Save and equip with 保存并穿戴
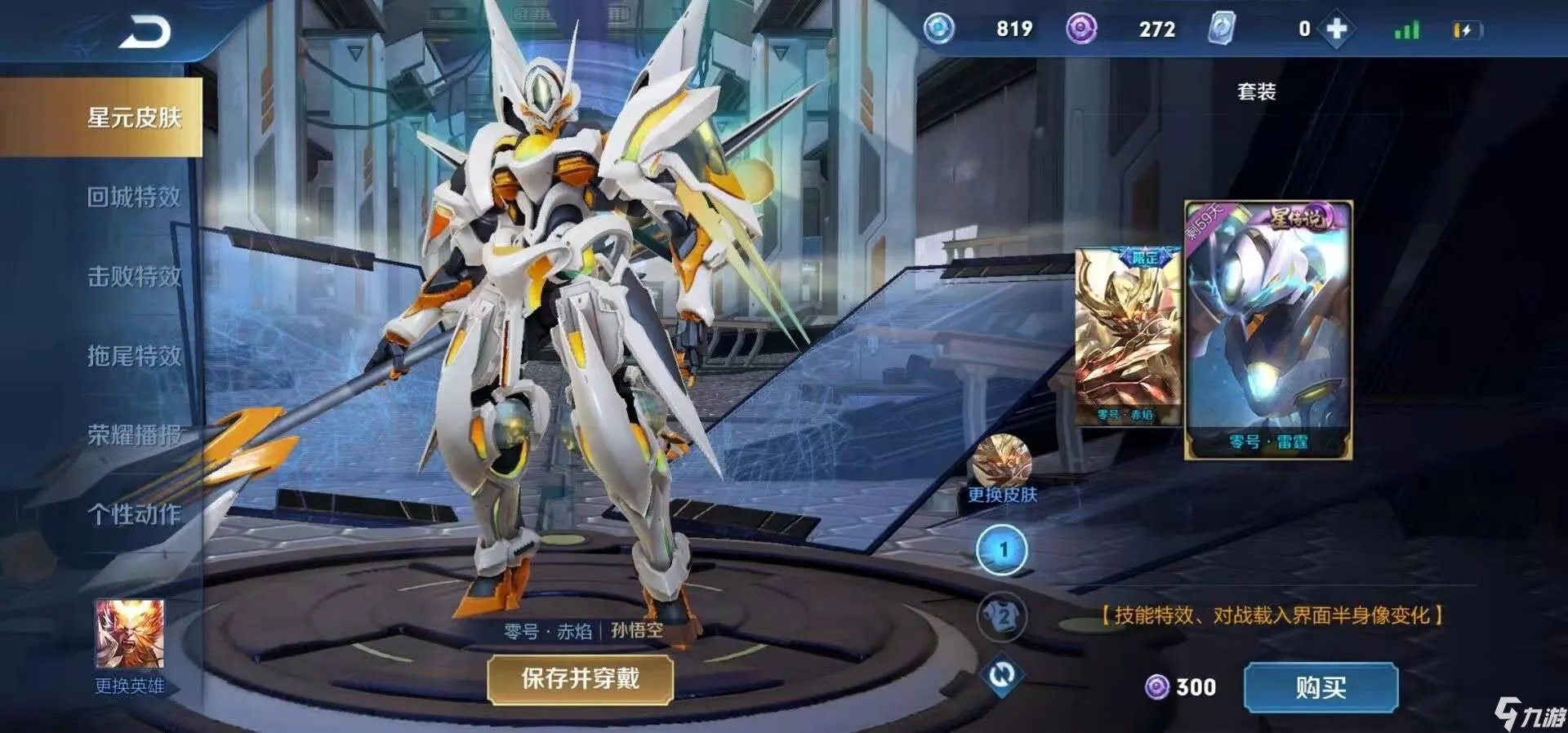 click(x=580, y=678)
